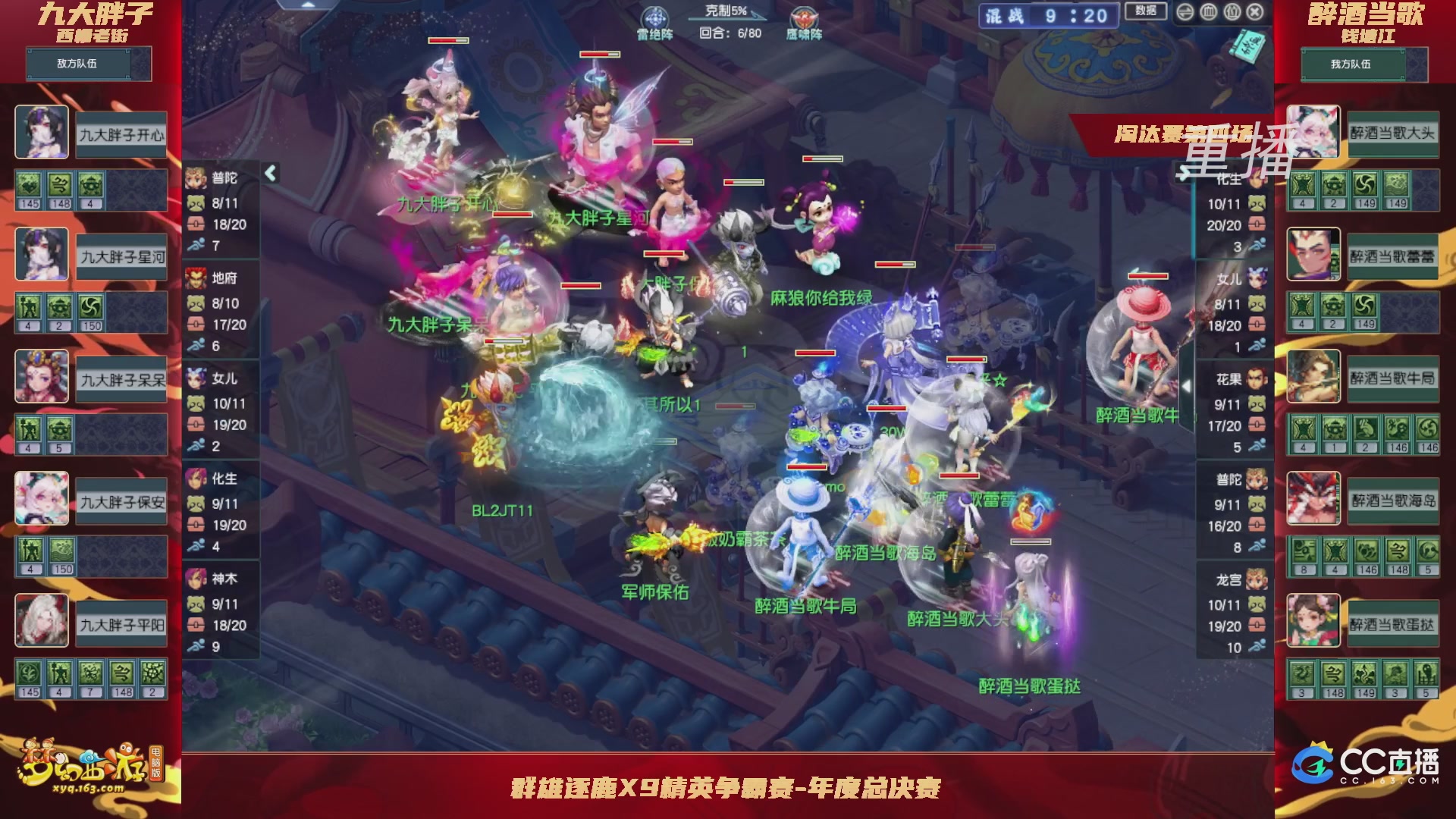Screen dimensions: 1456x819
Task: Toggle the round 血 battle control icon
Action: pyautogui.click(x=1208, y=12)
